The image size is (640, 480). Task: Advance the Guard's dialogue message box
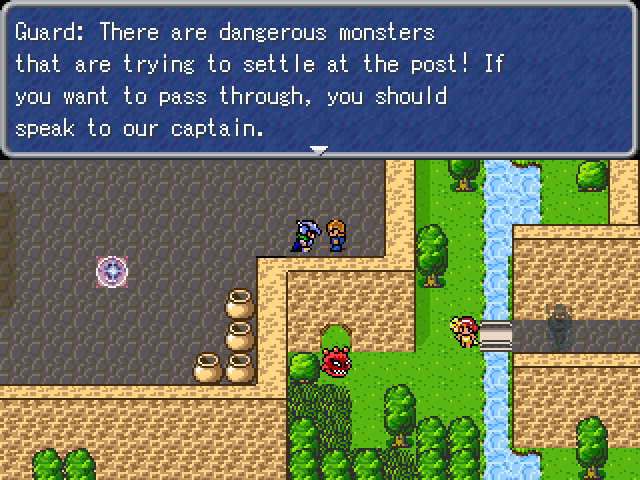(x=319, y=80)
